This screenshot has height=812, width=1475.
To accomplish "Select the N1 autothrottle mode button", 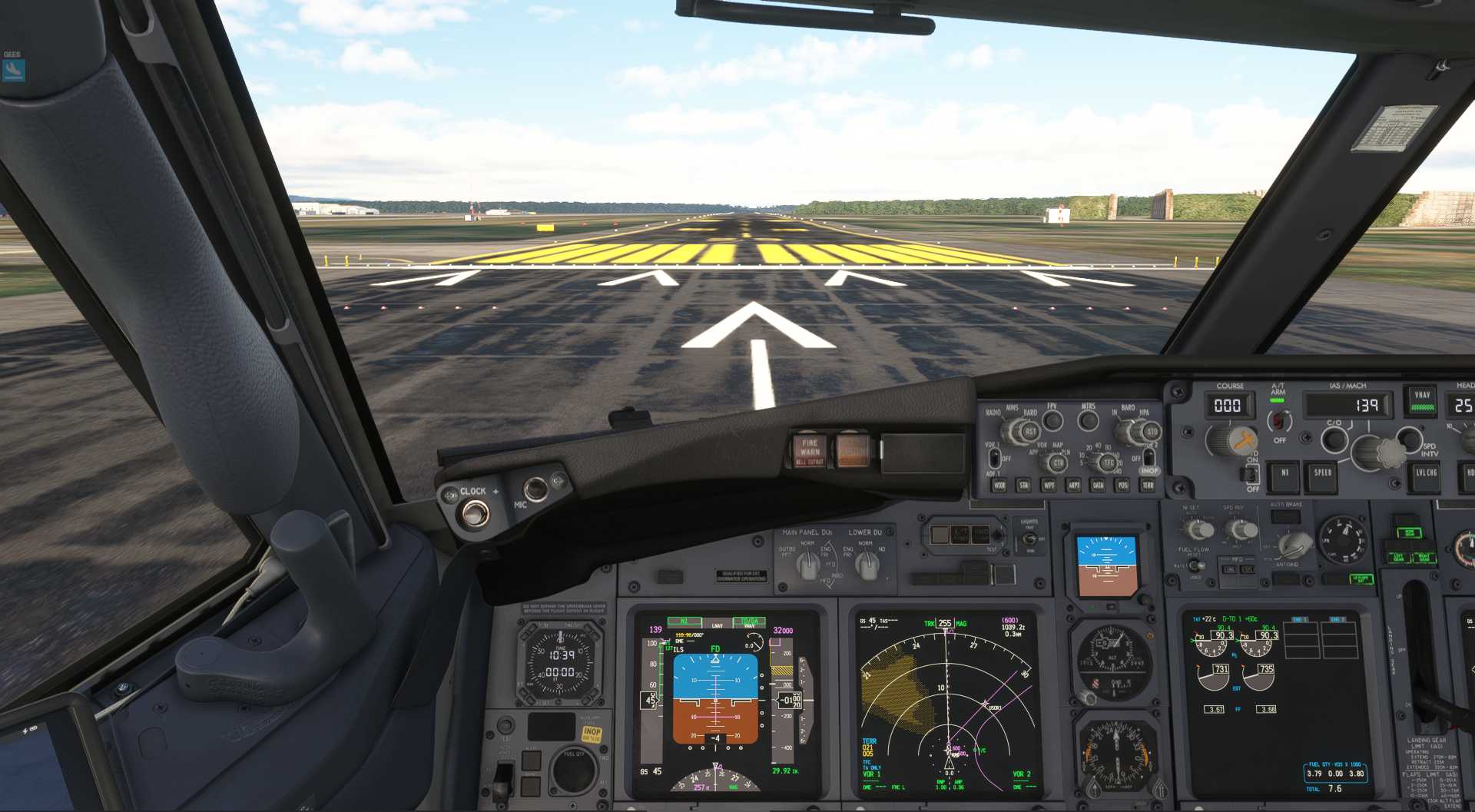I will click(1284, 475).
